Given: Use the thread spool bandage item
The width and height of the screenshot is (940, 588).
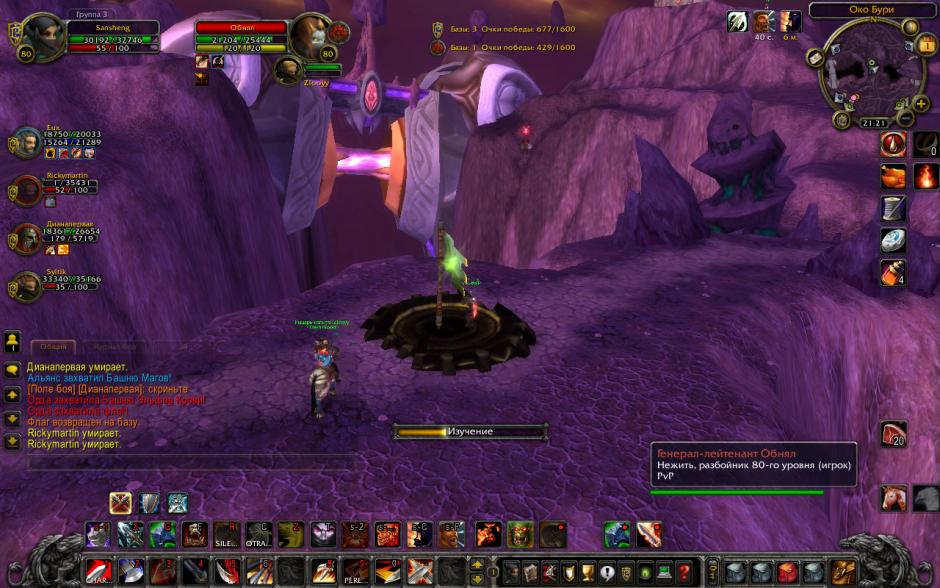Looking at the screenshot, I should coord(893,208).
